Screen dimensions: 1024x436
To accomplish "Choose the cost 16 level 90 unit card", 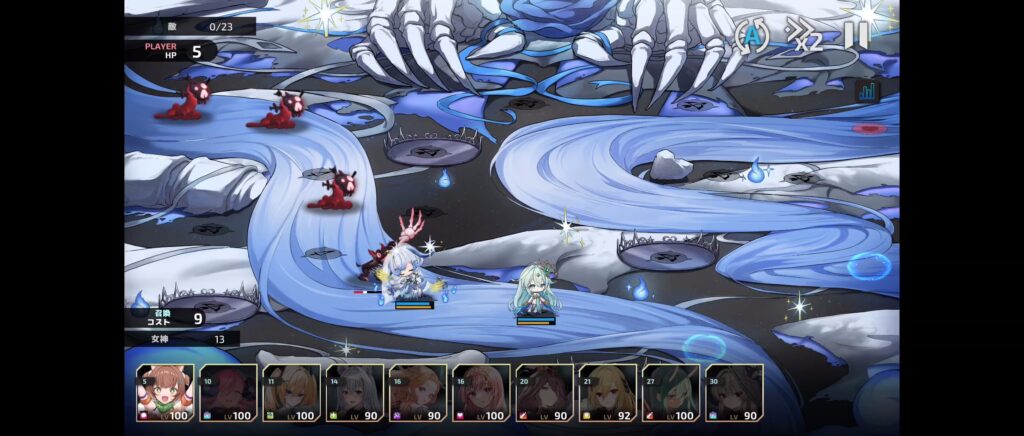I will pyautogui.click(x=418, y=393).
